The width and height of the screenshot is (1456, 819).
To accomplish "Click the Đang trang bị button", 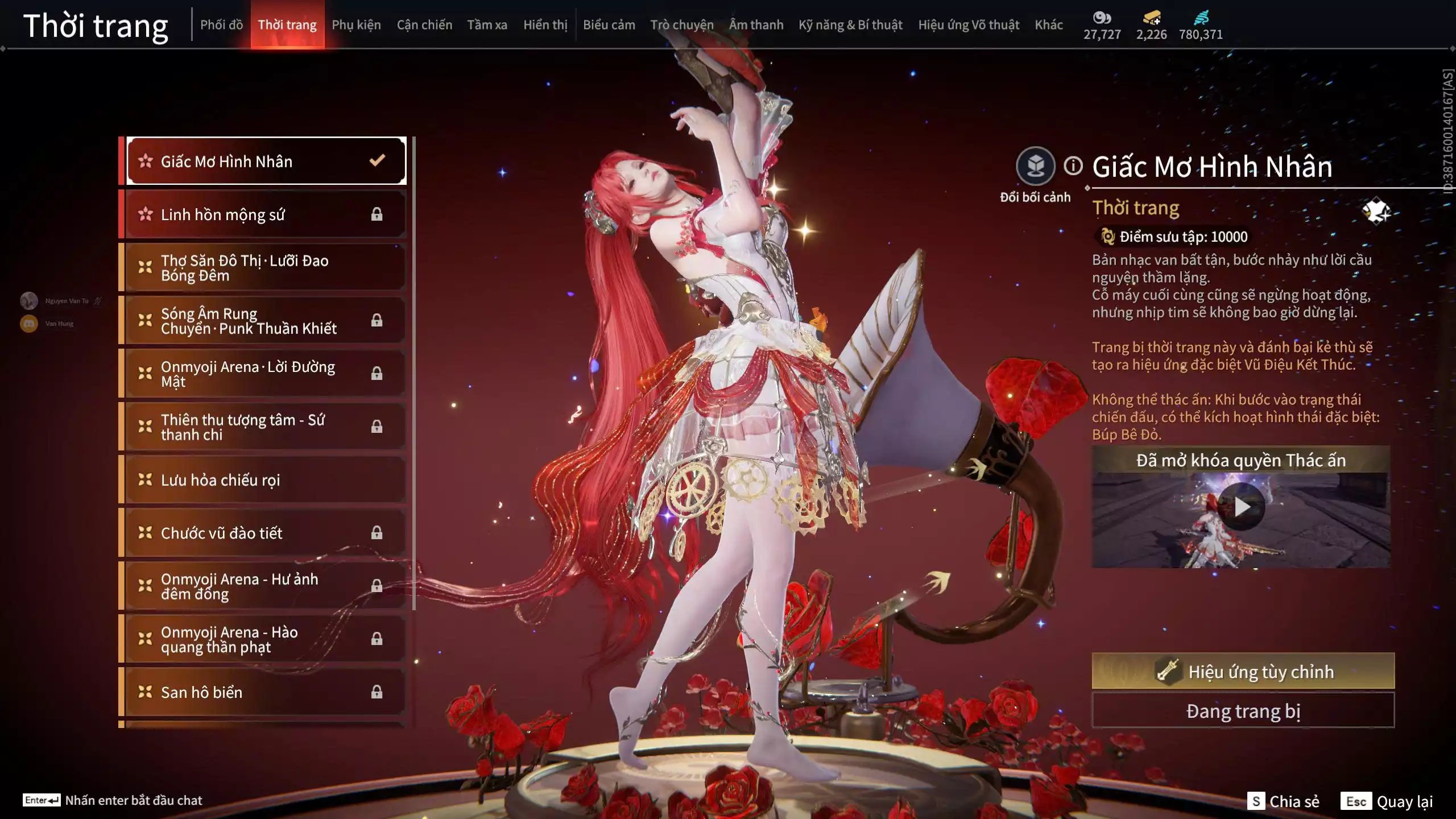I will (1243, 711).
